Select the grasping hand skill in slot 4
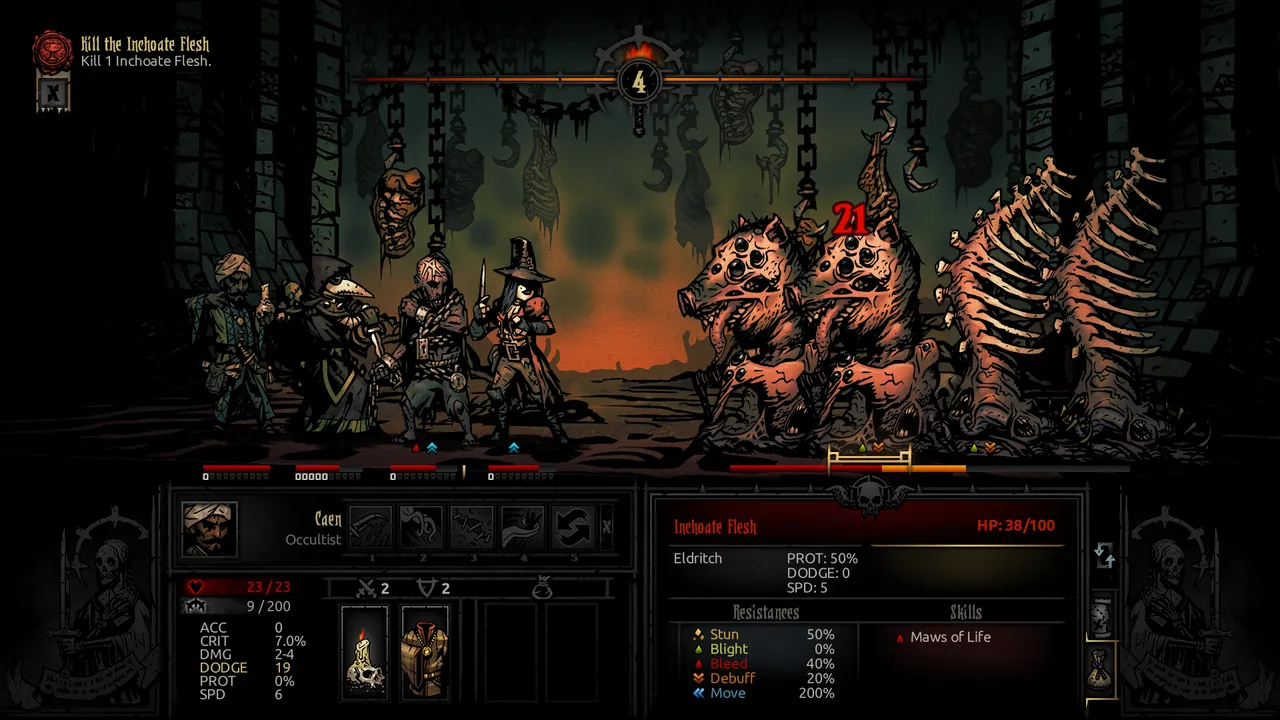This screenshot has width=1280, height=720. [523, 527]
